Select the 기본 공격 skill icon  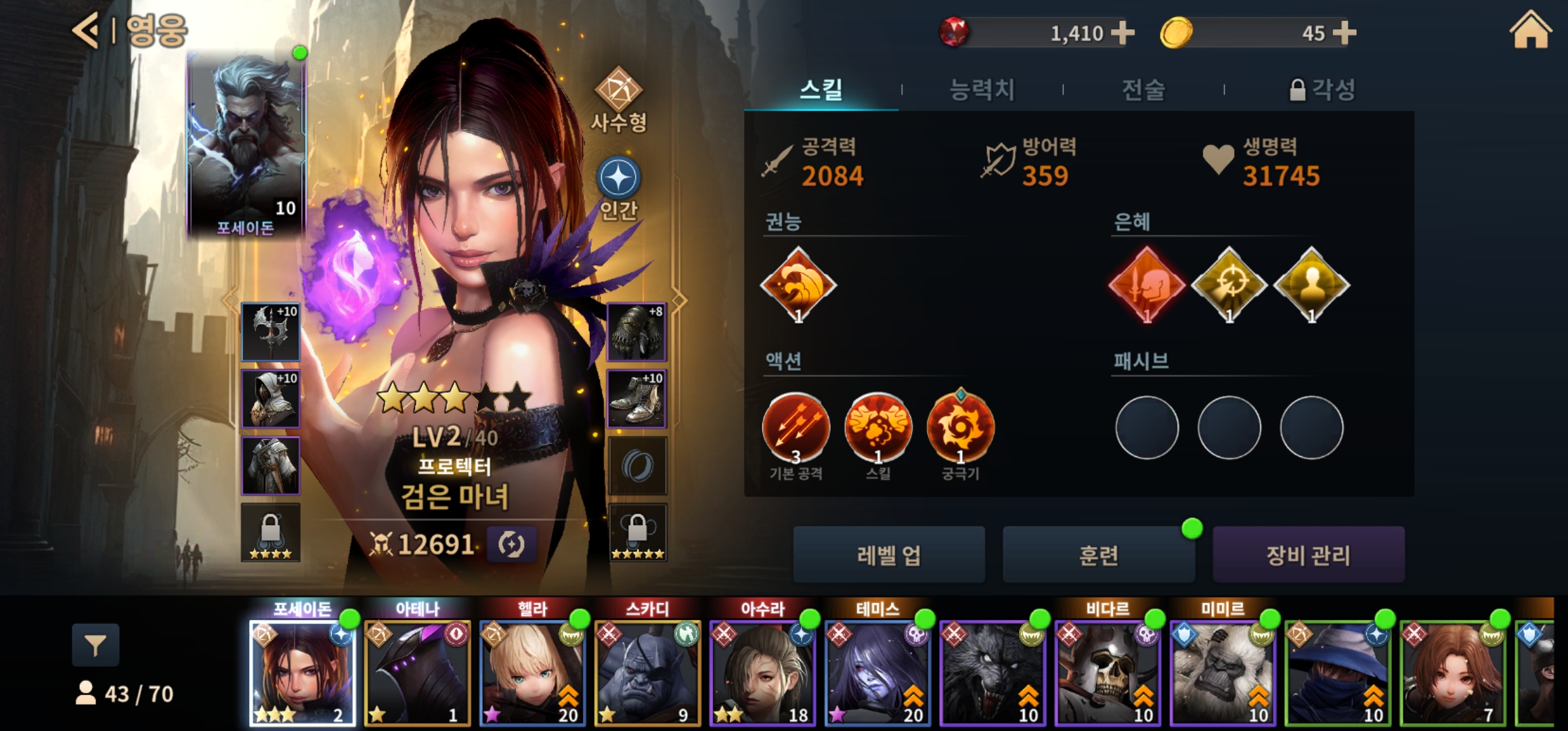(x=796, y=428)
